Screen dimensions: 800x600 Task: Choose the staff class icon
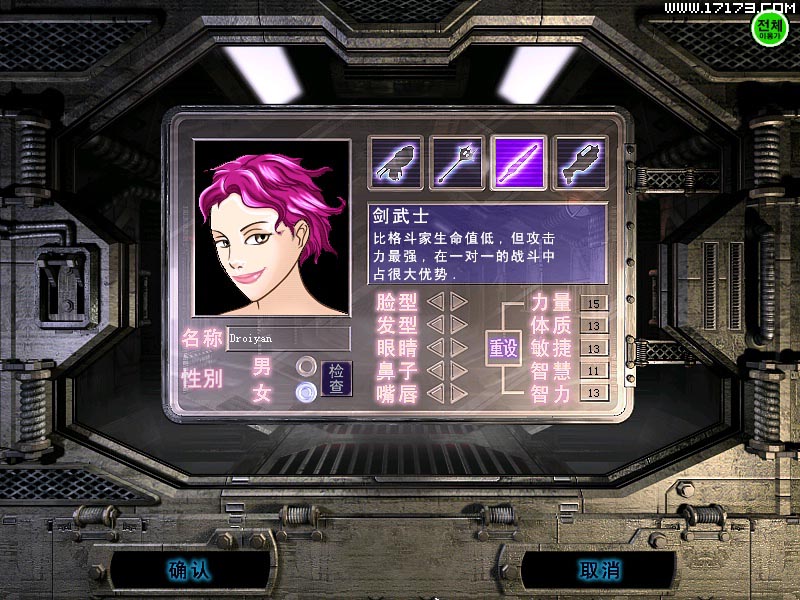point(457,163)
